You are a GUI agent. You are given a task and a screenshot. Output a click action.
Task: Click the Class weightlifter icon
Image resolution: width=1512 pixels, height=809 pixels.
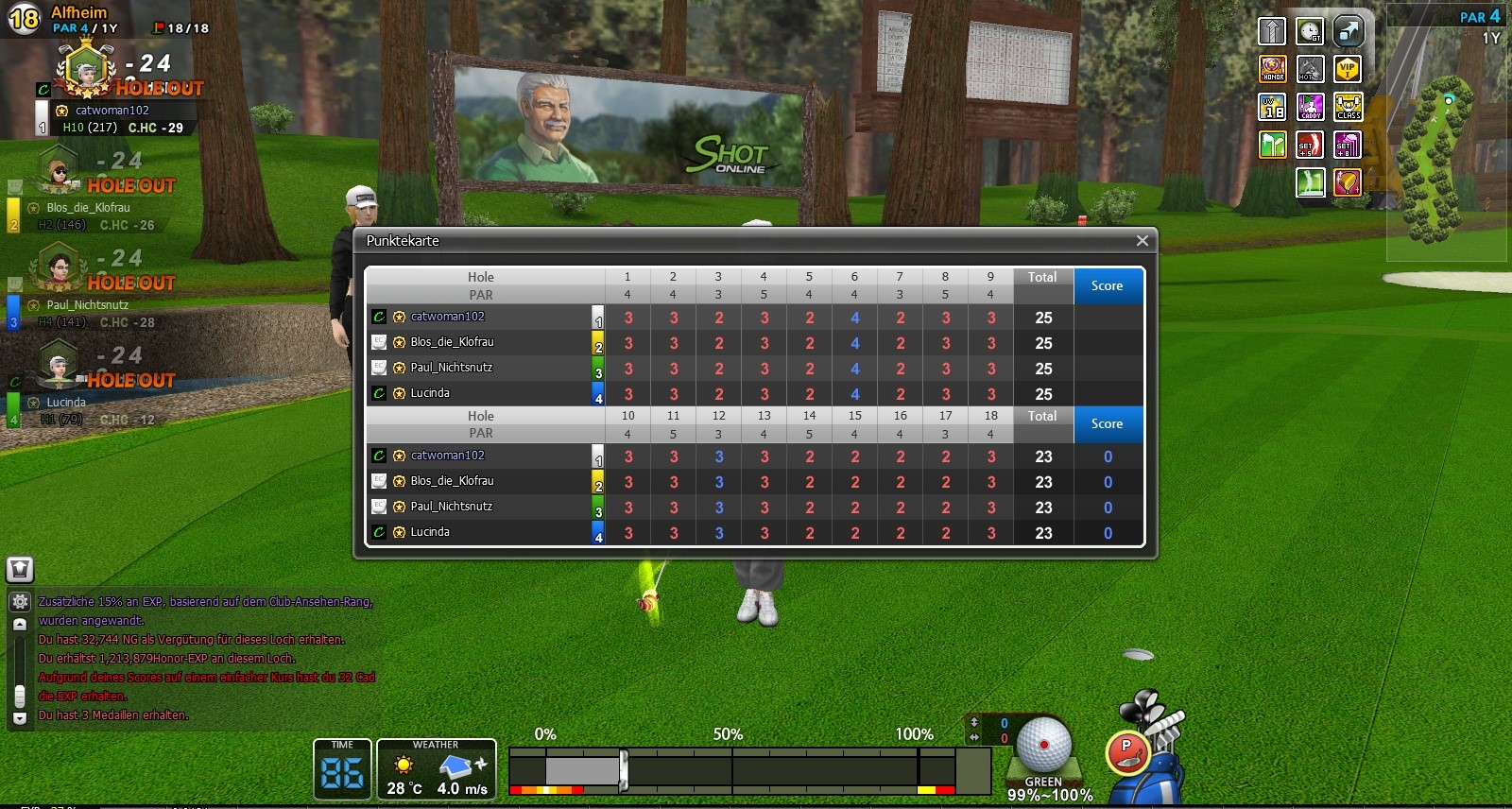pos(1348,107)
